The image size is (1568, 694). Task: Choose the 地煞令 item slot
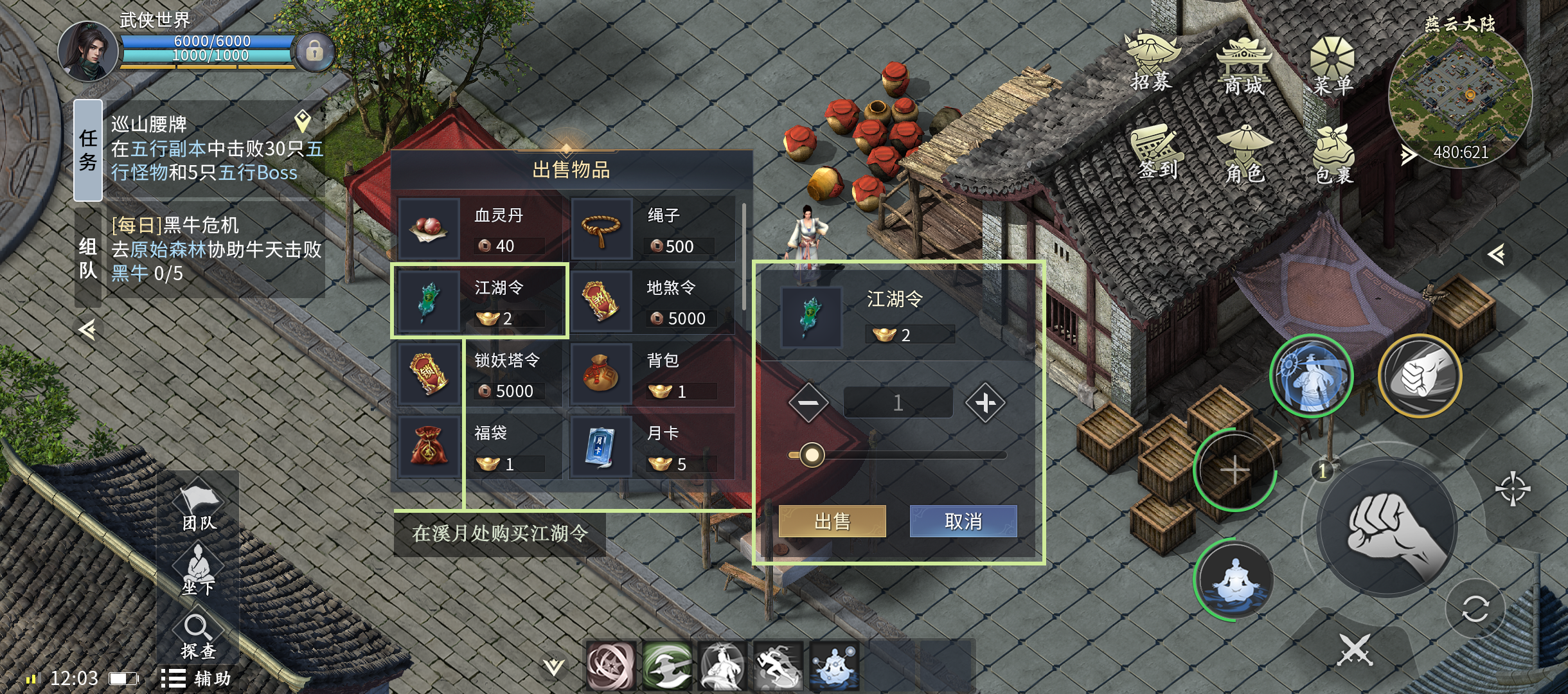(x=652, y=301)
